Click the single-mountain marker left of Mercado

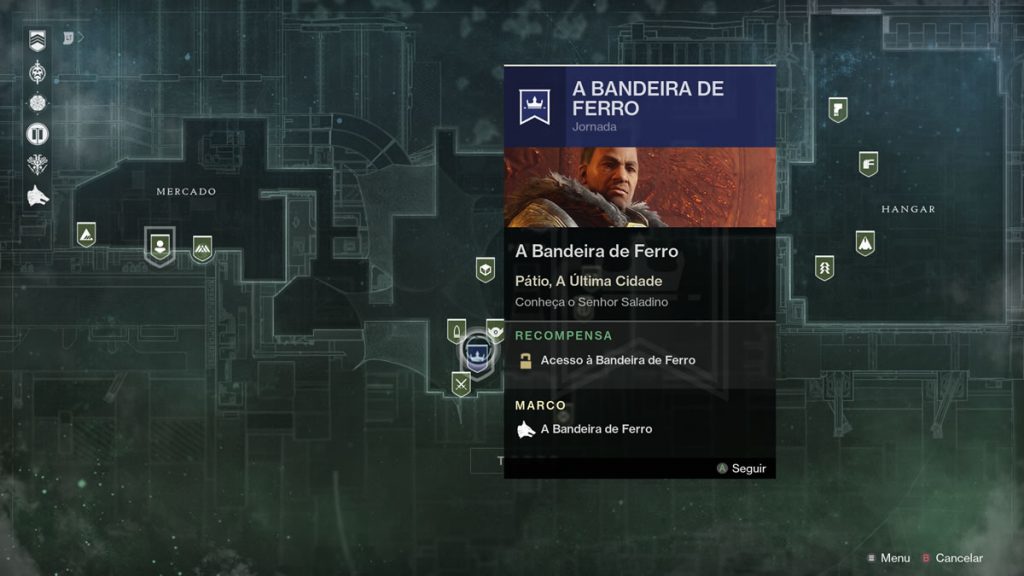click(x=87, y=235)
